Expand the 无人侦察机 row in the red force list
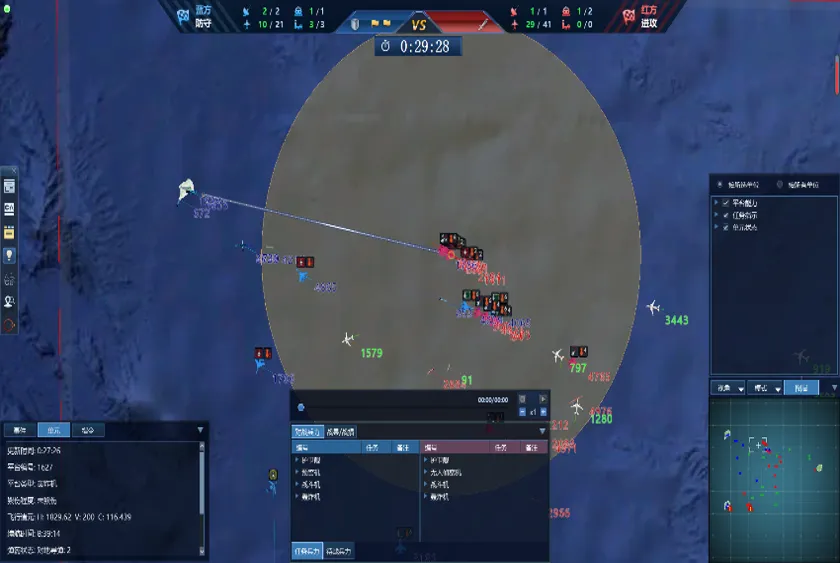840x563 pixels. [425, 472]
